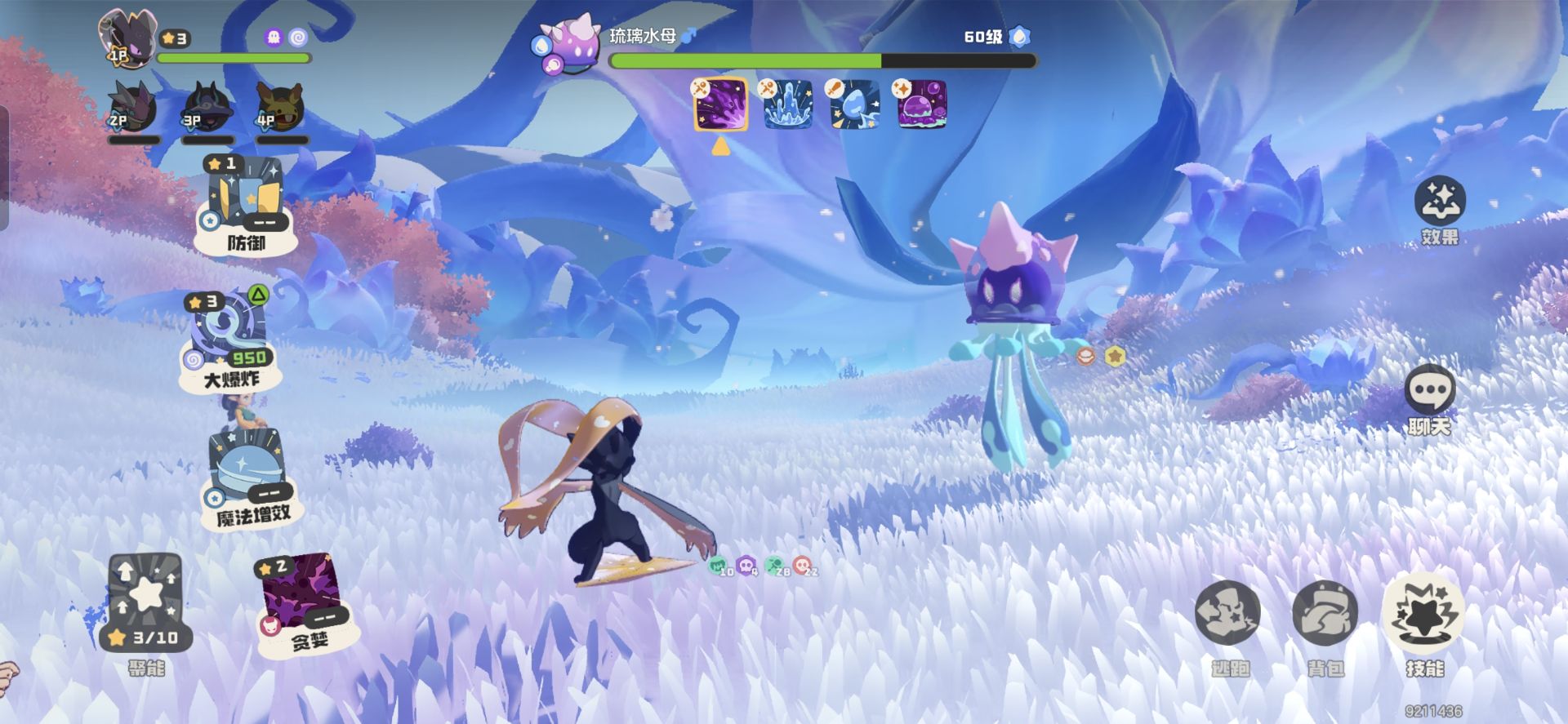Switch to the 3P party pet

[207, 108]
